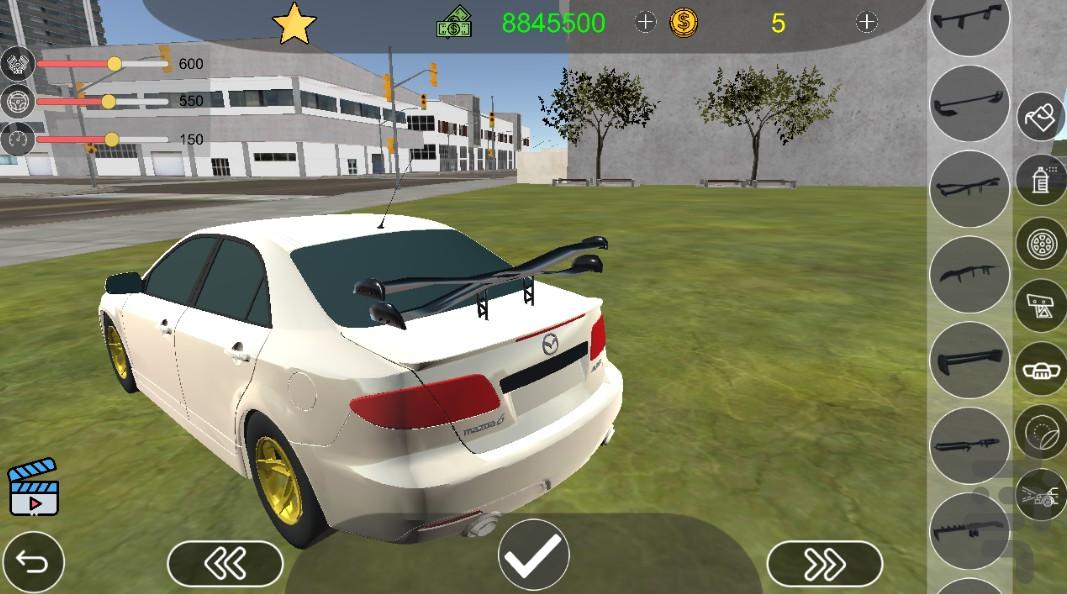Open the spoiler parts category icon

click(1041, 306)
